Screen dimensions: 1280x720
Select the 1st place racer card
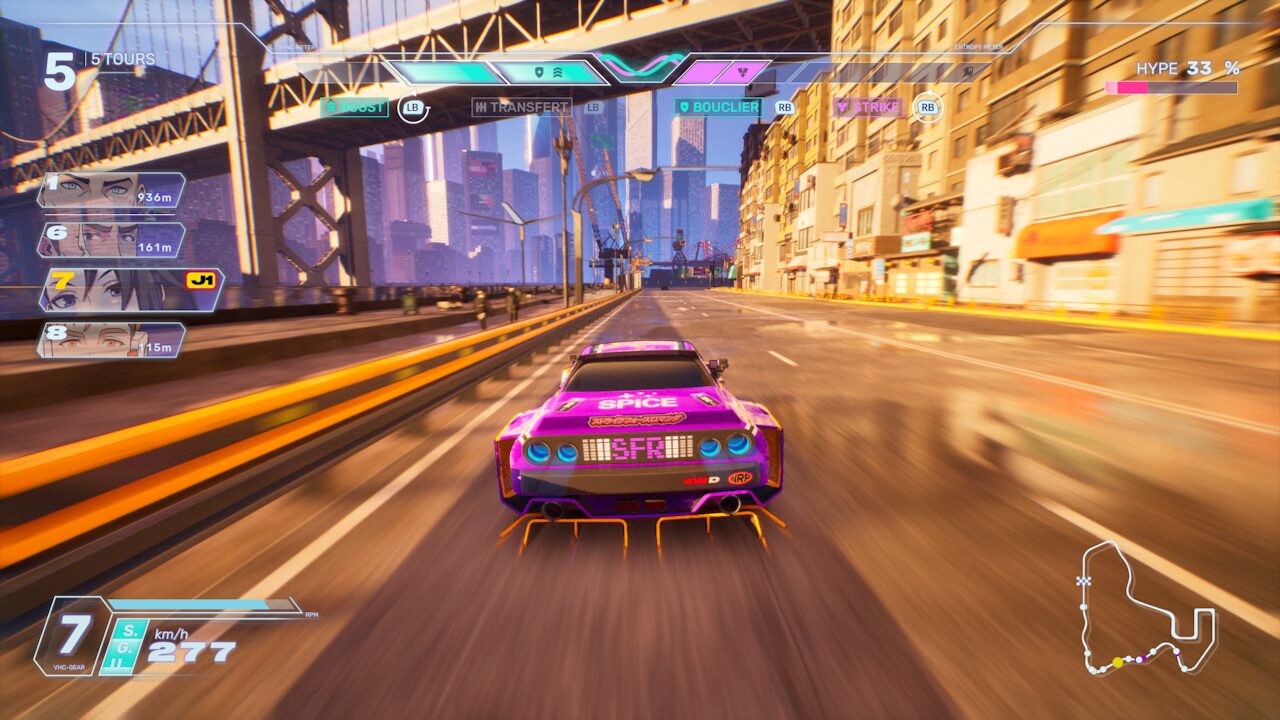tap(111, 190)
